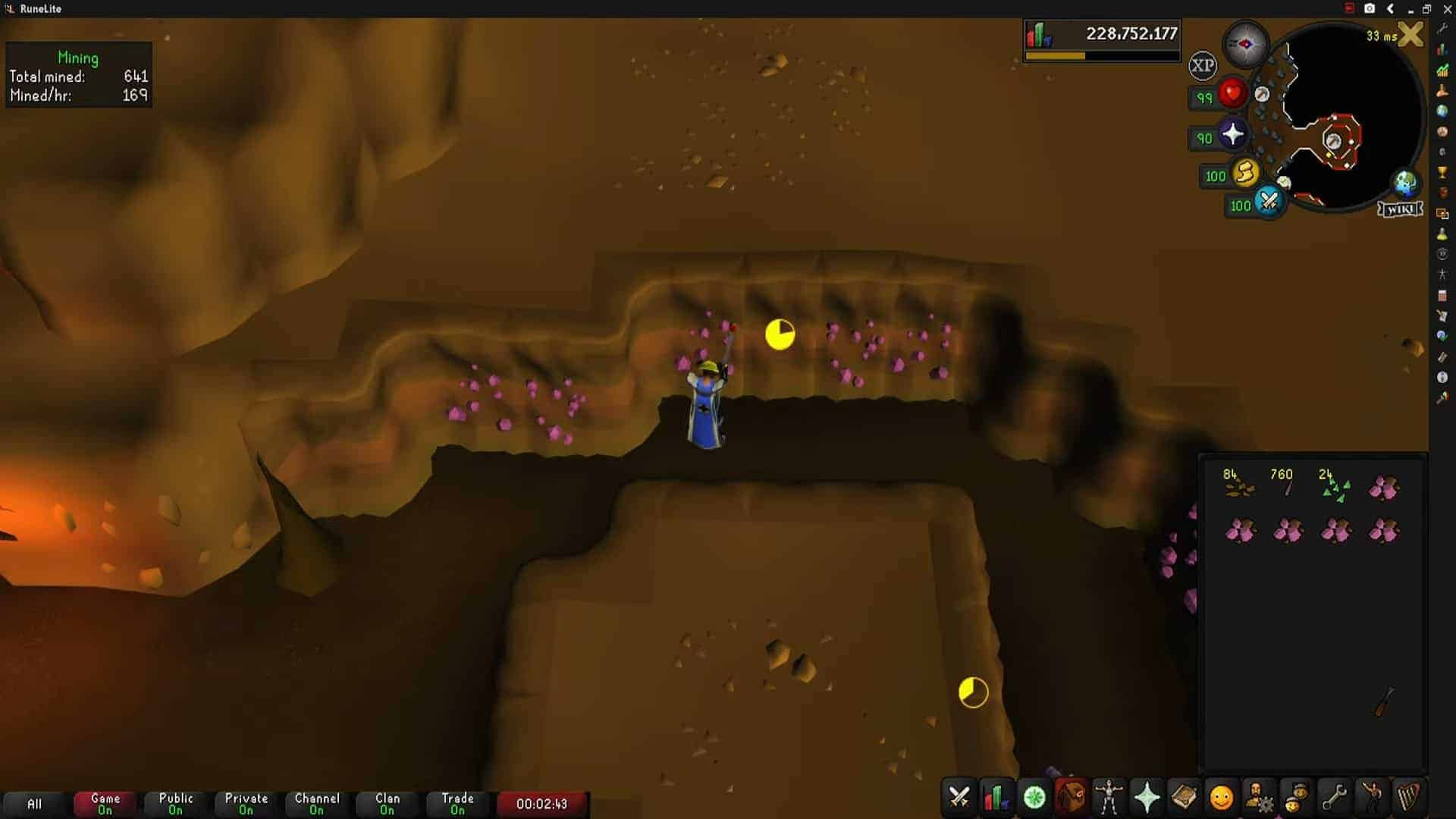Image resolution: width=1456 pixels, height=819 pixels.
Task: Open the Prayer tab
Action: [x=1146, y=798]
